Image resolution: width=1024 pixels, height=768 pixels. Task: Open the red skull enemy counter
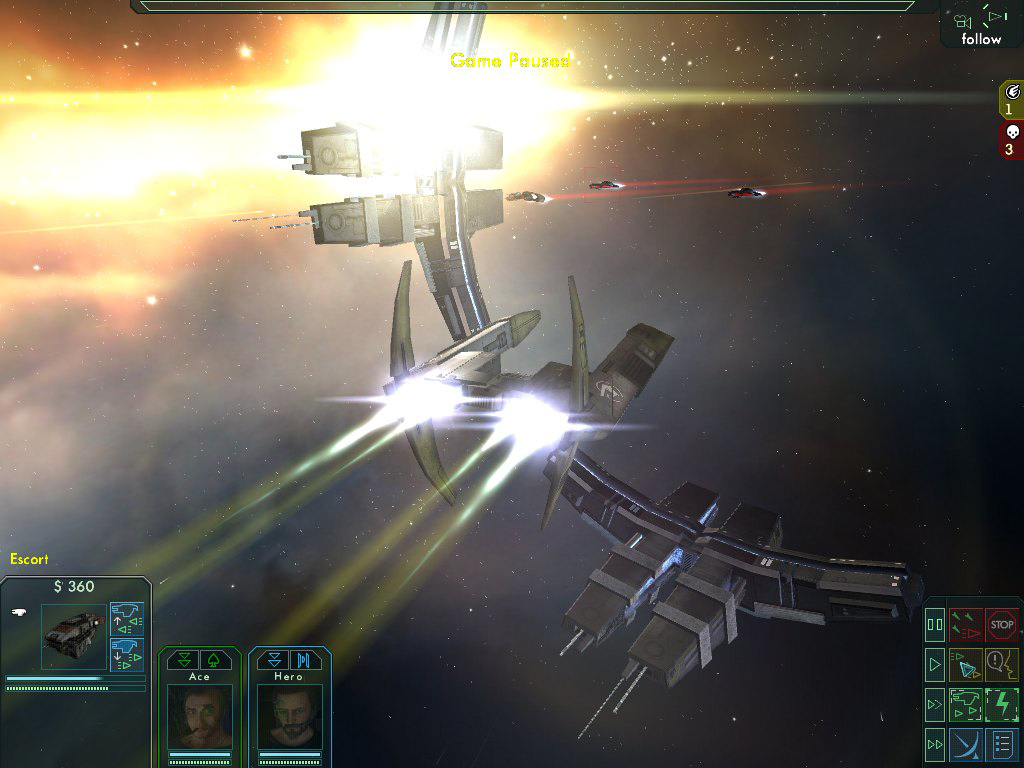(1010, 140)
